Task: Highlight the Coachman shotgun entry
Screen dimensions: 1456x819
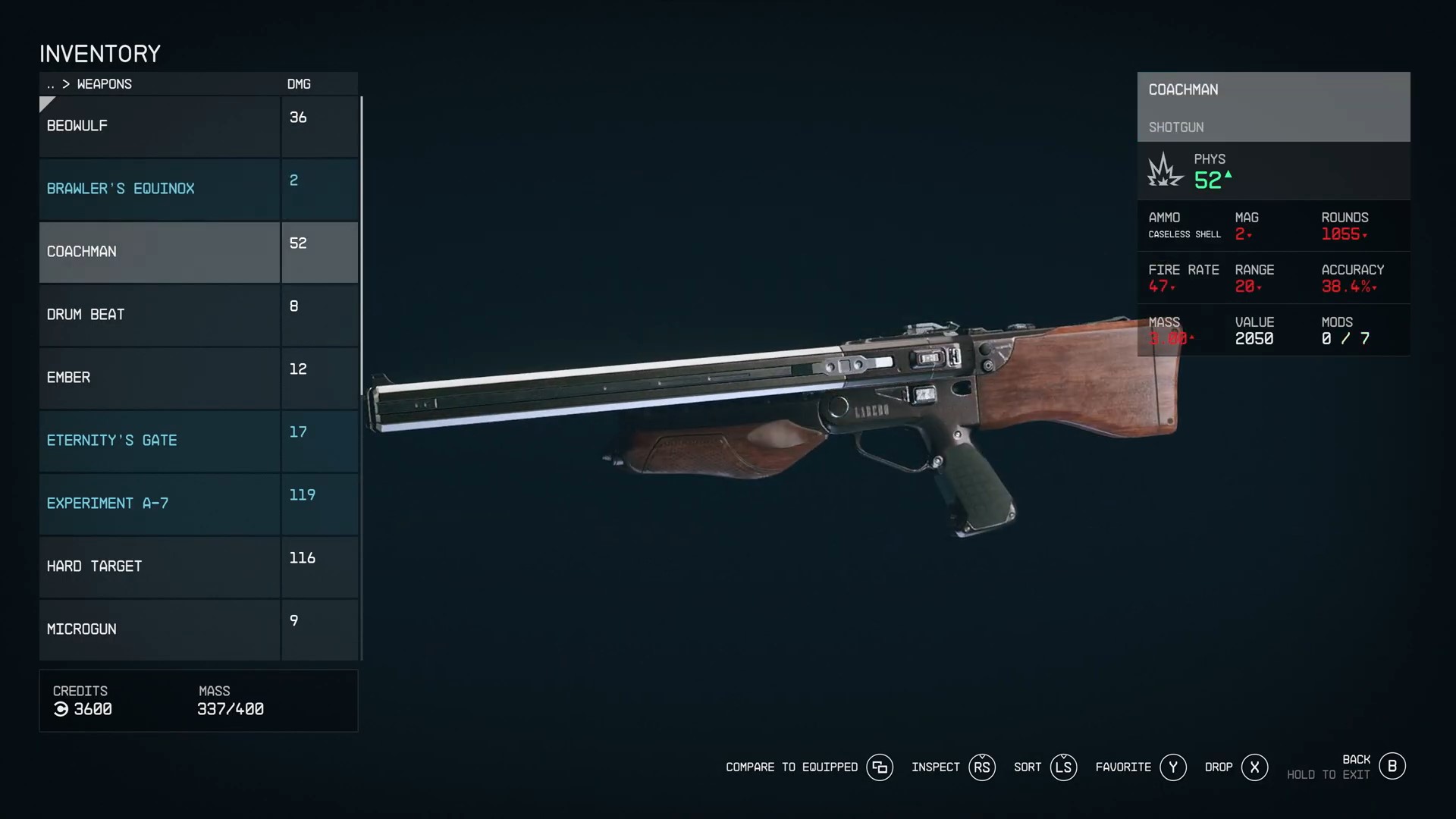Action: 159,252
